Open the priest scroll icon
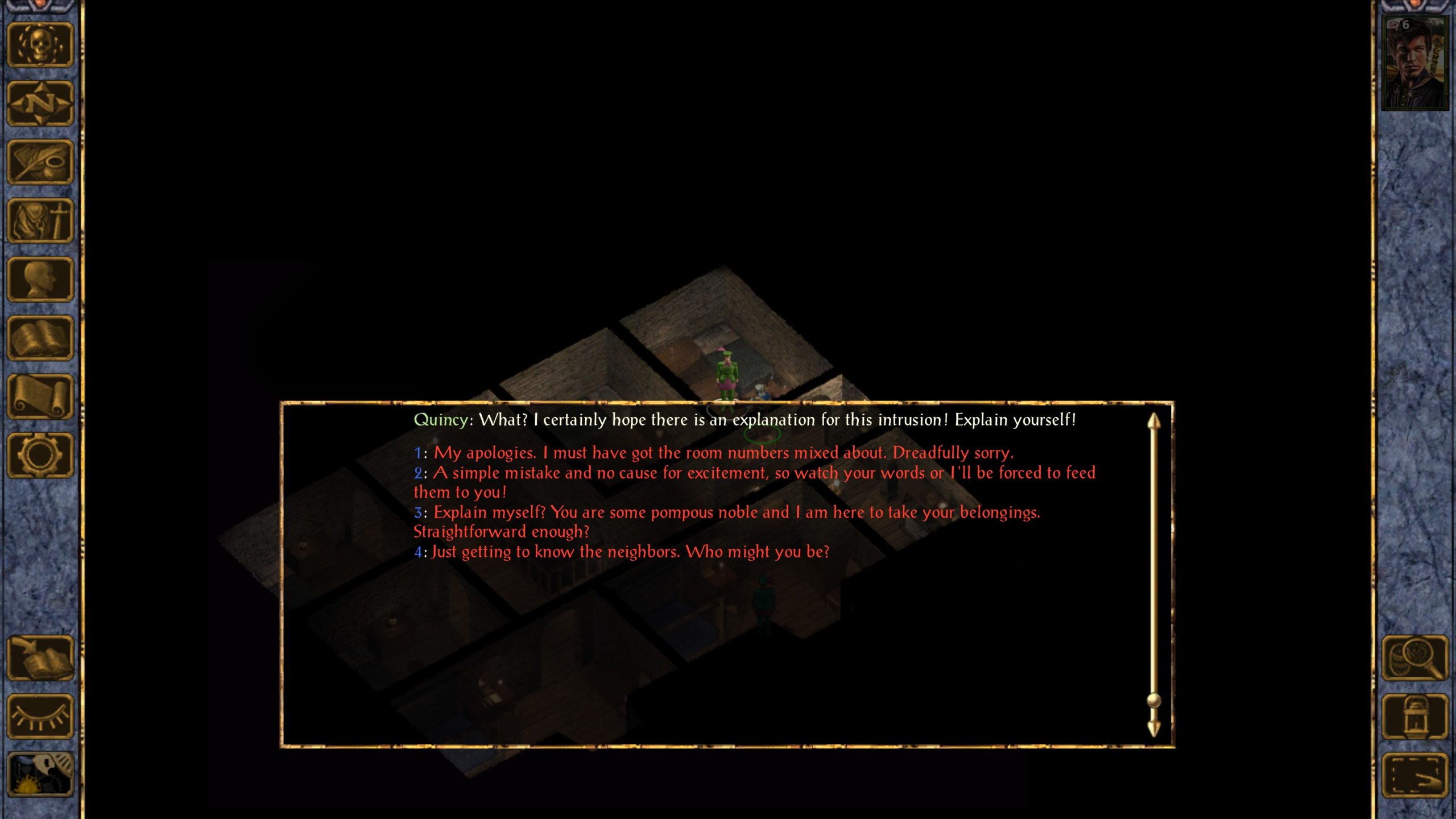The height and width of the screenshot is (819, 1456). click(x=40, y=396)
